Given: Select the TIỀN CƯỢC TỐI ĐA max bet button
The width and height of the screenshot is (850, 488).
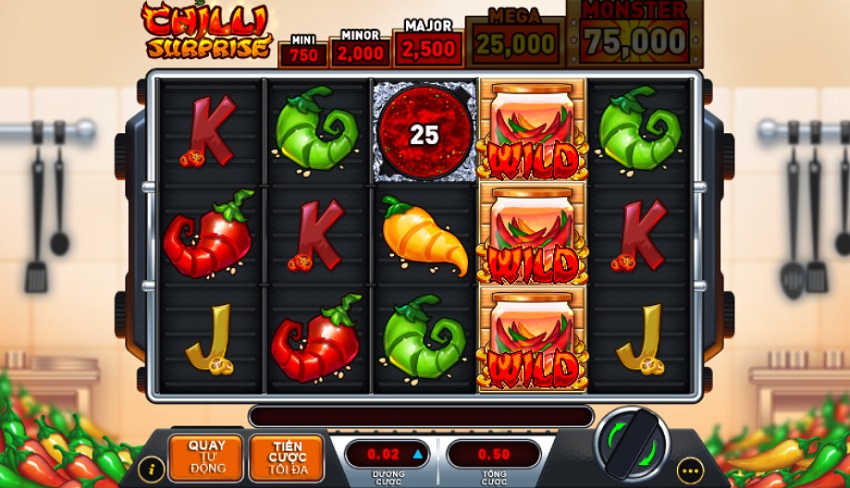Looking at the screenshot, I should coord(286,457).
